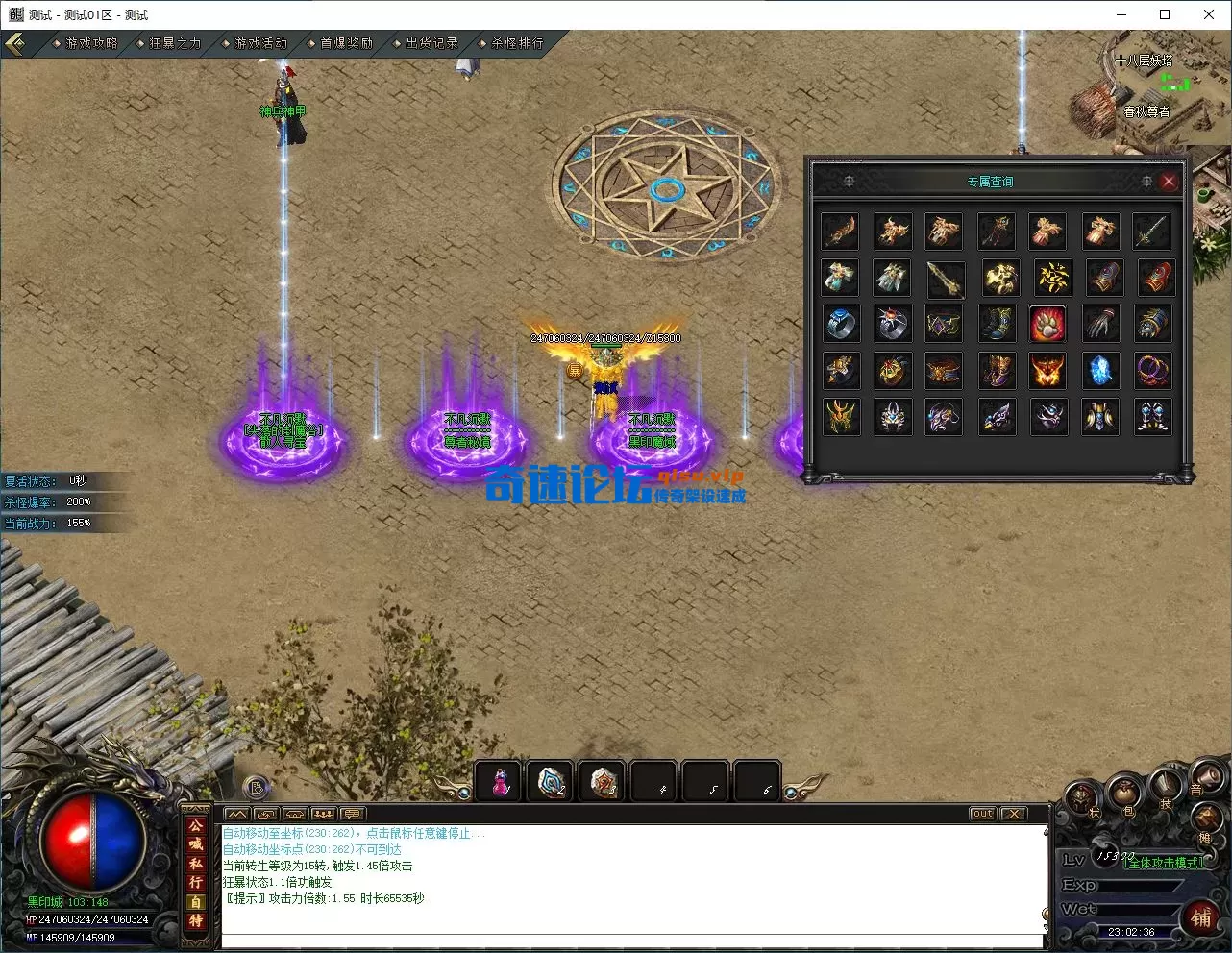Open the 首爆奖励 rewards menu
1232x953 pixels.
(346, 43)
